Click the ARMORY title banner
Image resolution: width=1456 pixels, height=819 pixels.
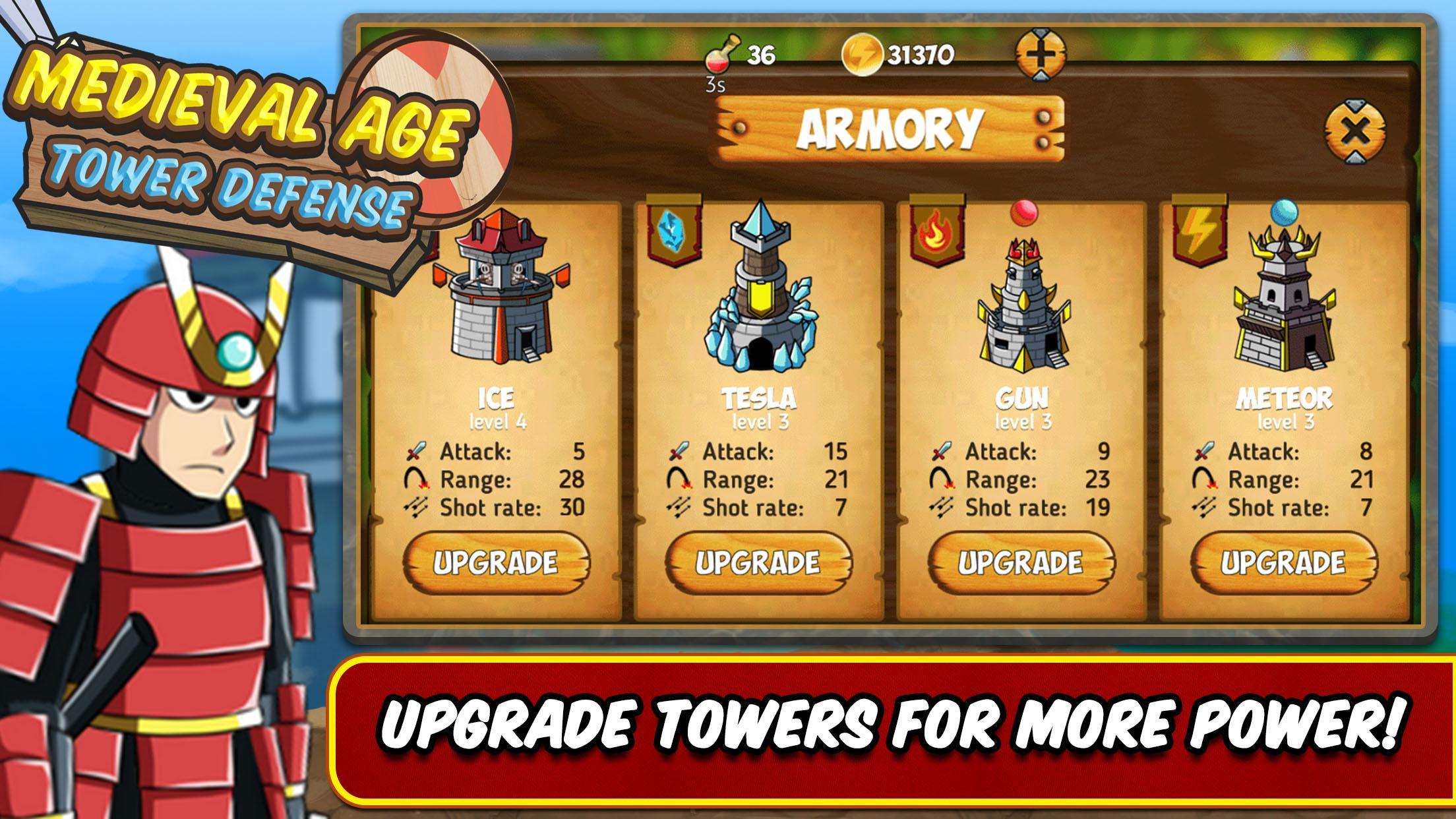coord(892,128)
